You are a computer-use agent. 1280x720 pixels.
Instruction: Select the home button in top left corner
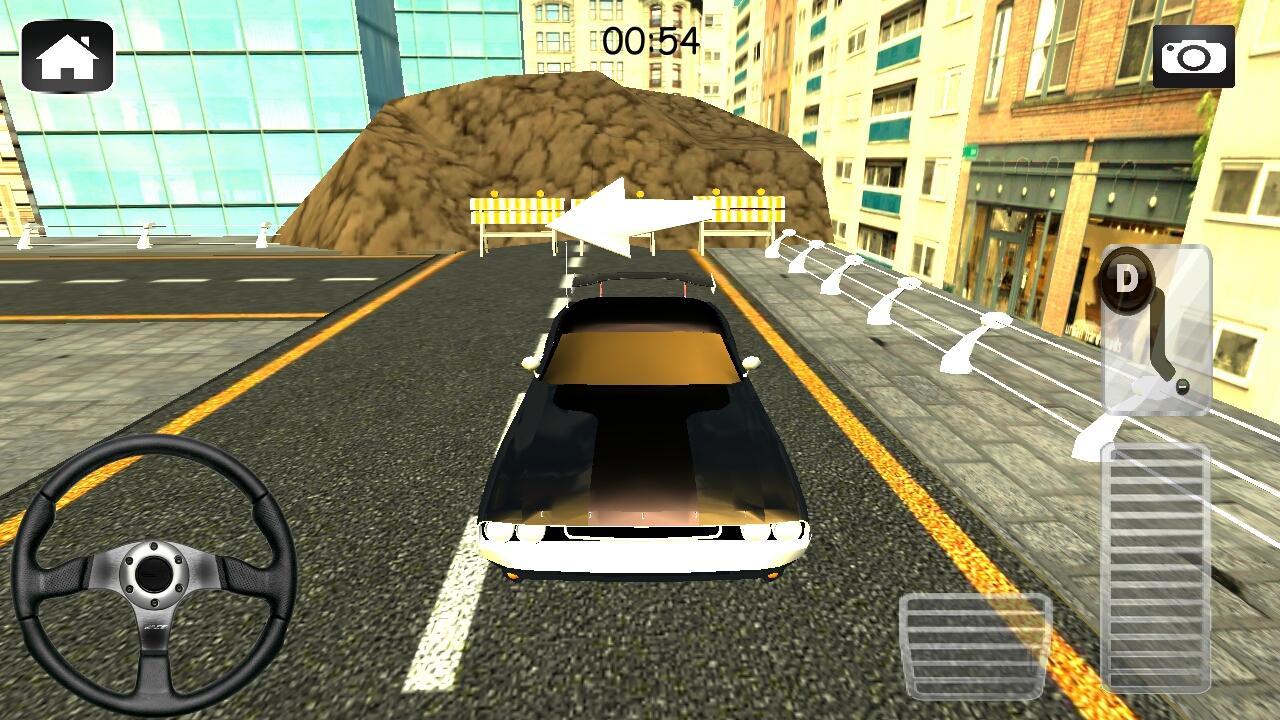click(66, 55)
